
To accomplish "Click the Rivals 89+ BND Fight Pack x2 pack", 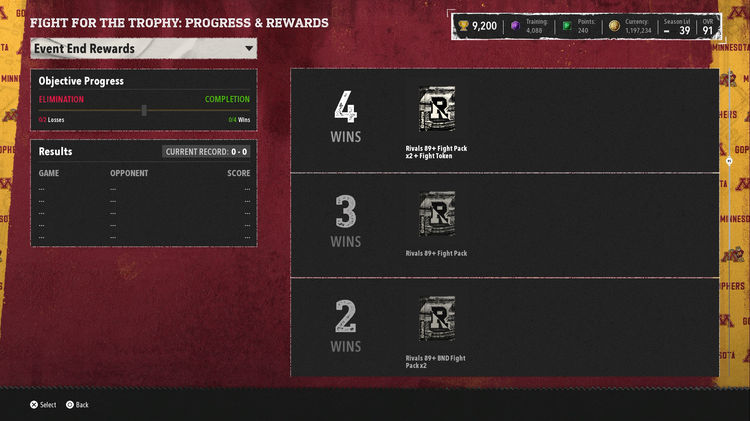I will click(x=437, y=320).
